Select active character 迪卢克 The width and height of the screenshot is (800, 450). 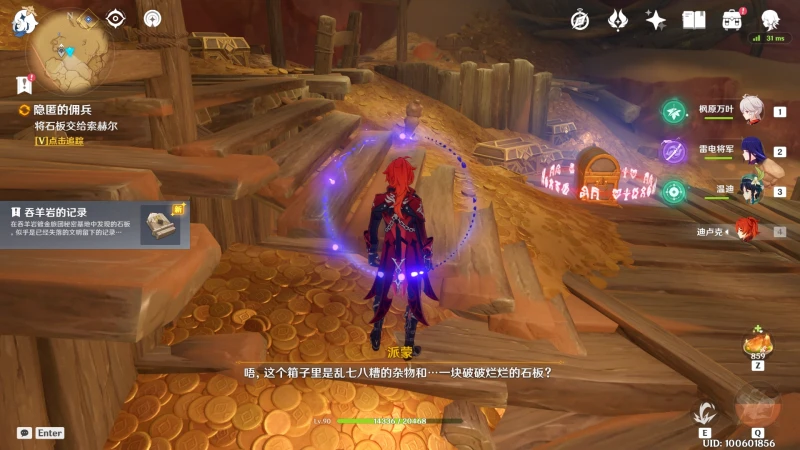[x=748, y=231]
